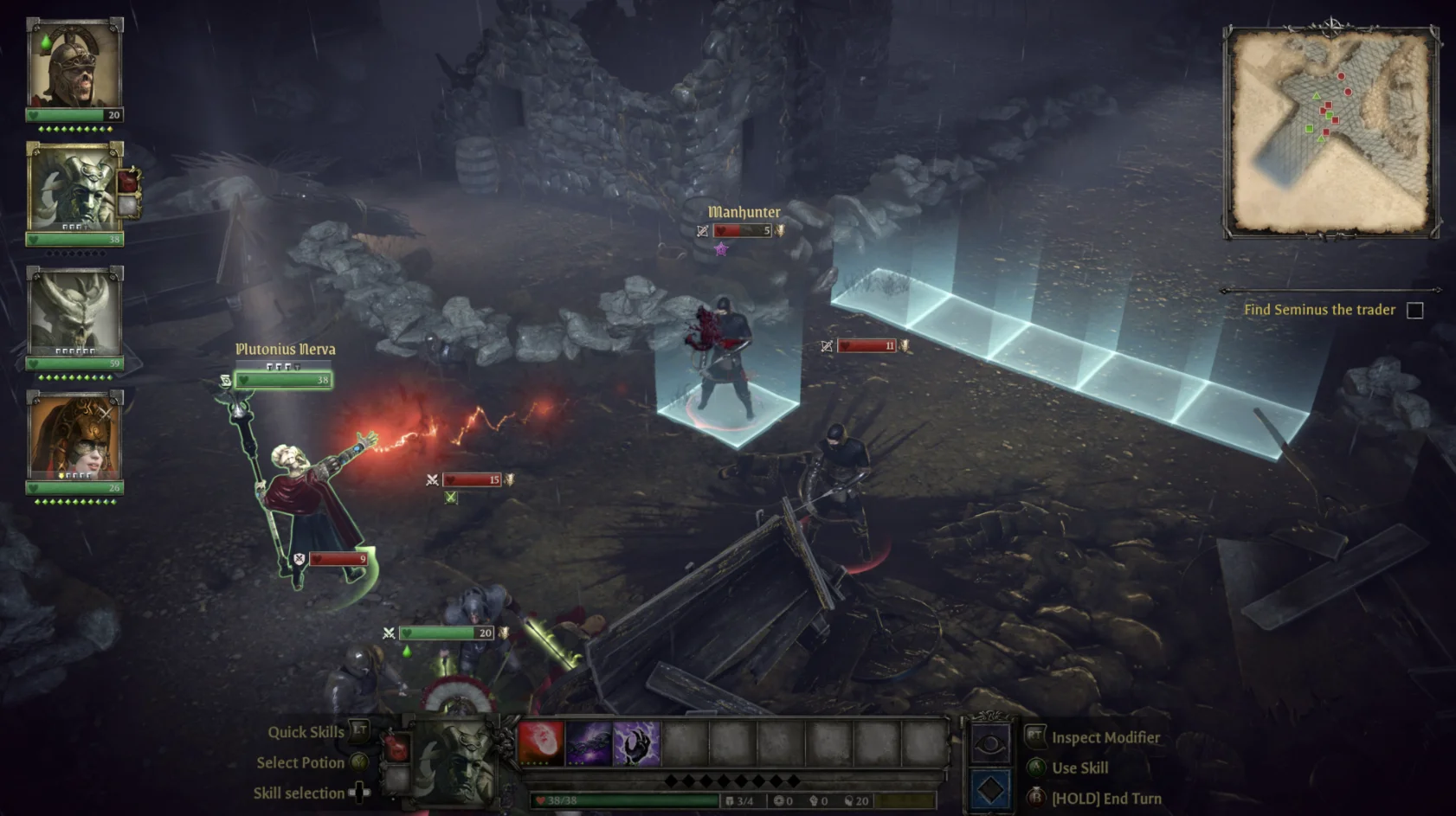Toggle the Find Seminus the trader checkbox
1456x816 pixels.
click(x=1414, y=310)
